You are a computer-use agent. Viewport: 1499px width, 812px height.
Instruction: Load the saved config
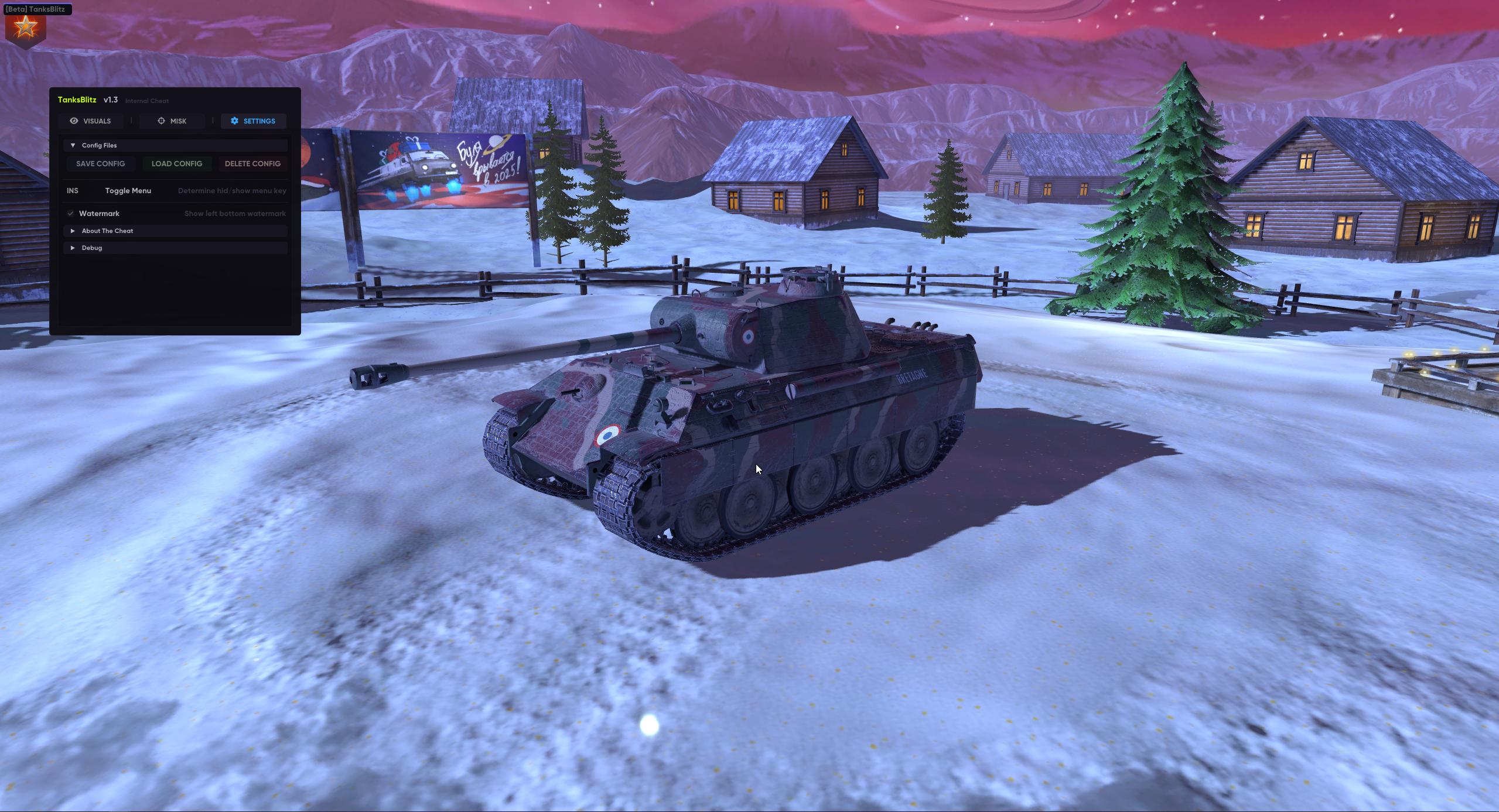[176, 164]
